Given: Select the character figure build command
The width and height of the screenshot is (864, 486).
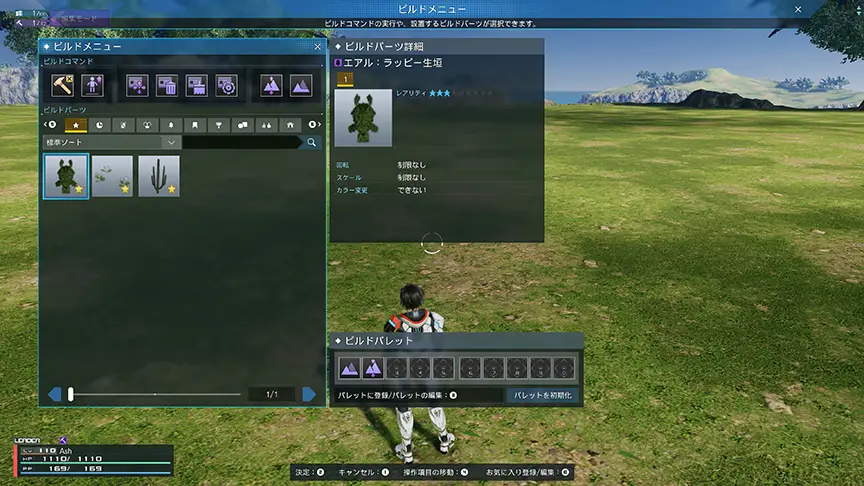Looking at the screenshot, I should (x=92, y=86).
